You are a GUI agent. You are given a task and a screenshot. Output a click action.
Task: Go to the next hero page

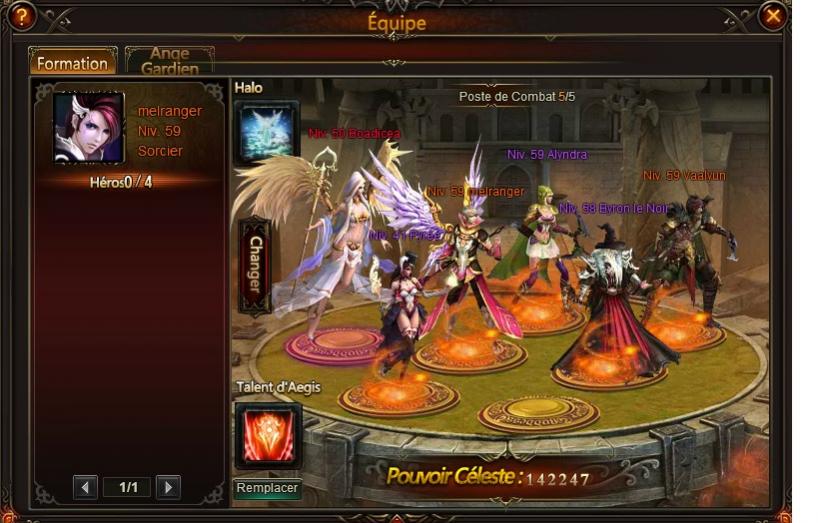tap(168, 487)
